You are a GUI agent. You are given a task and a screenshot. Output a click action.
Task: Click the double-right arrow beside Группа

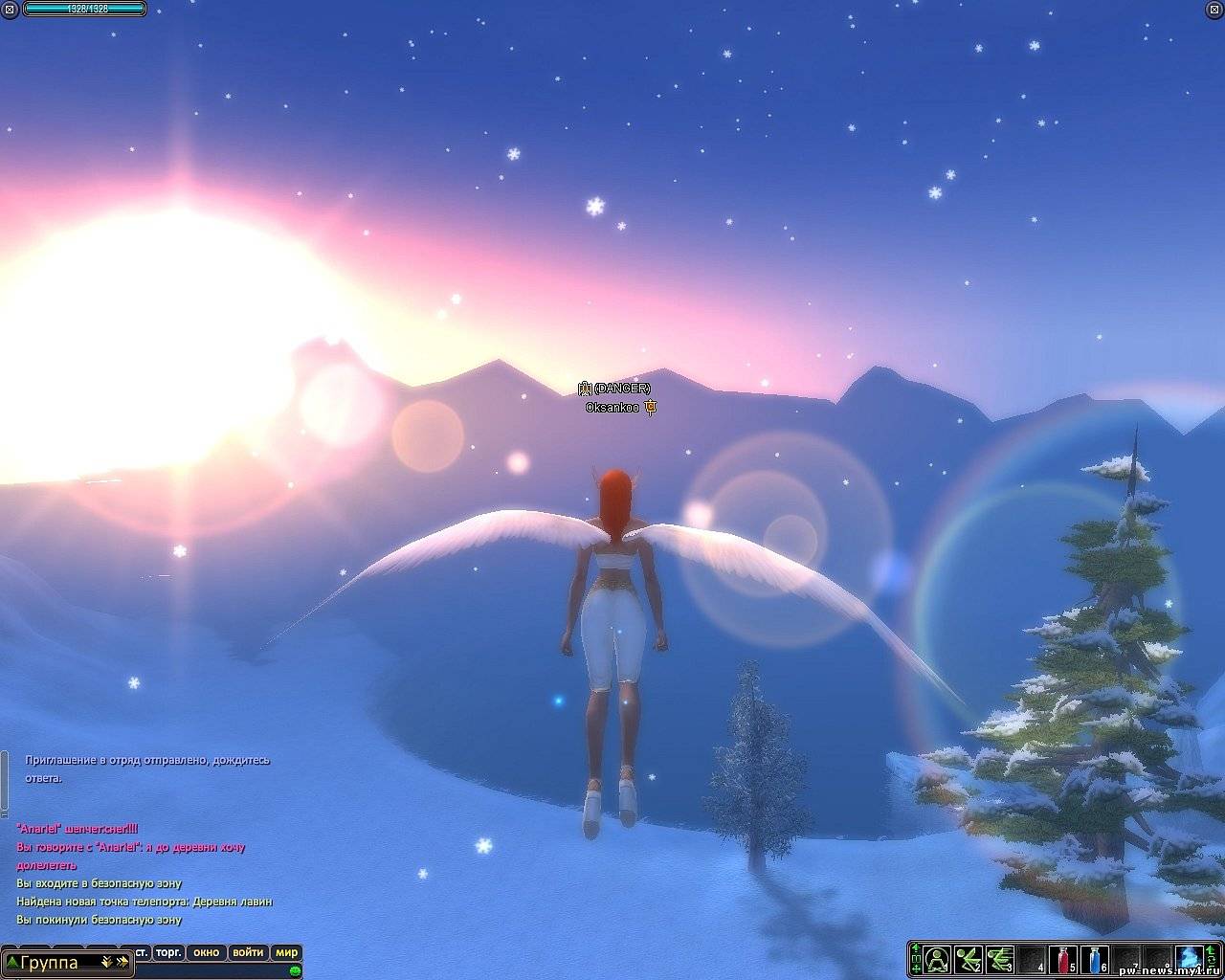click(122, 963)
